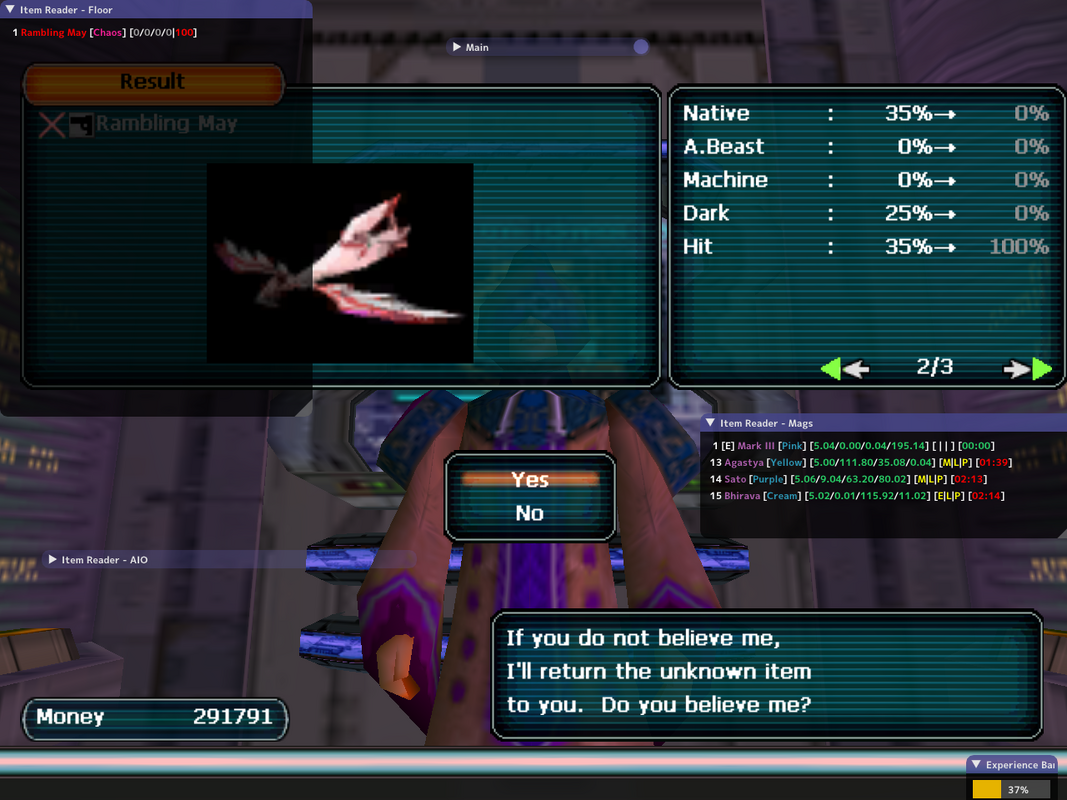Go to the previous stats page arrow
This screenshot has width=1067, height=800.
(843, 369)
